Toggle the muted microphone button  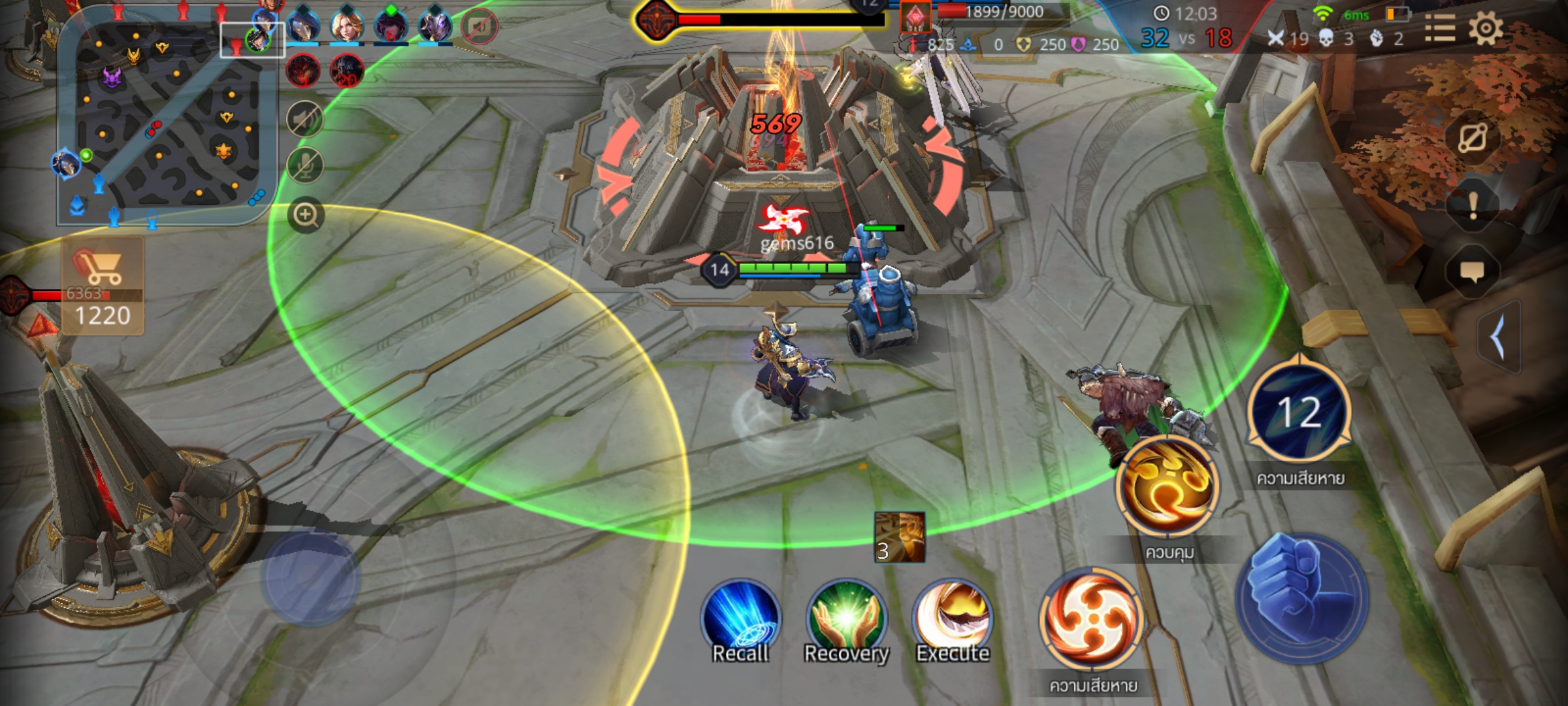(305, 164)
